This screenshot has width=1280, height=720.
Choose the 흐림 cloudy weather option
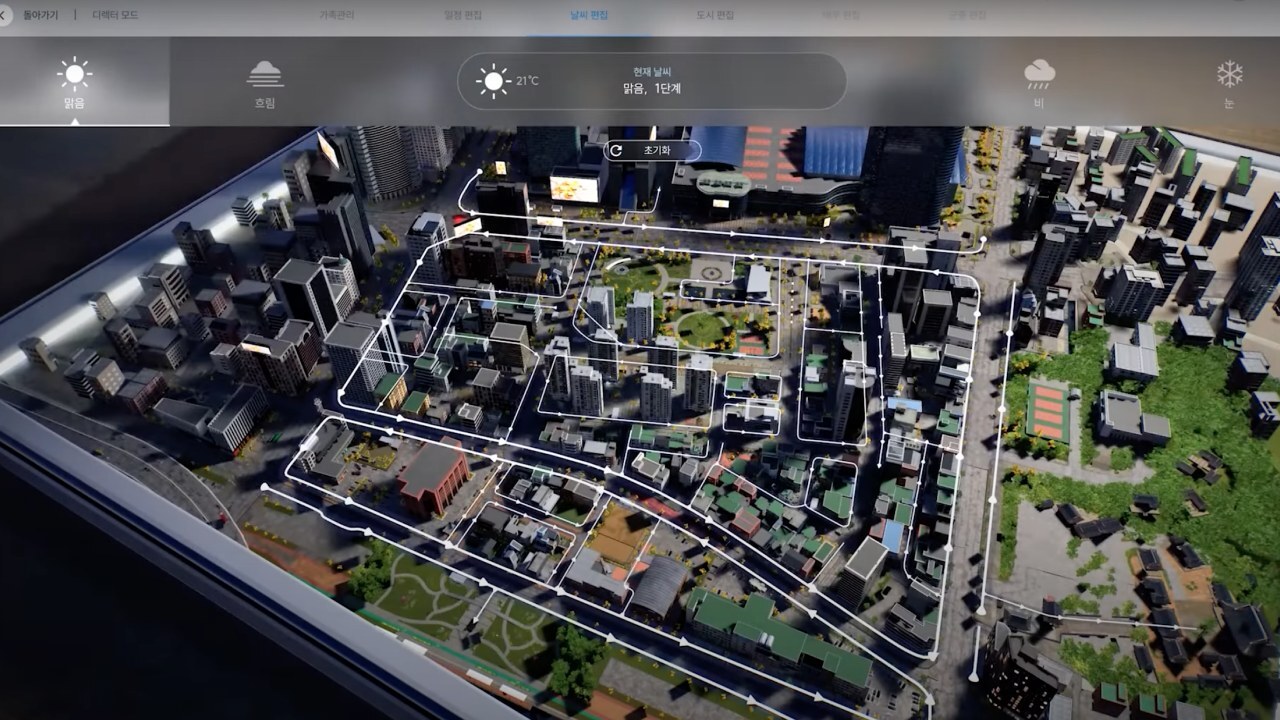coord(265,82)
